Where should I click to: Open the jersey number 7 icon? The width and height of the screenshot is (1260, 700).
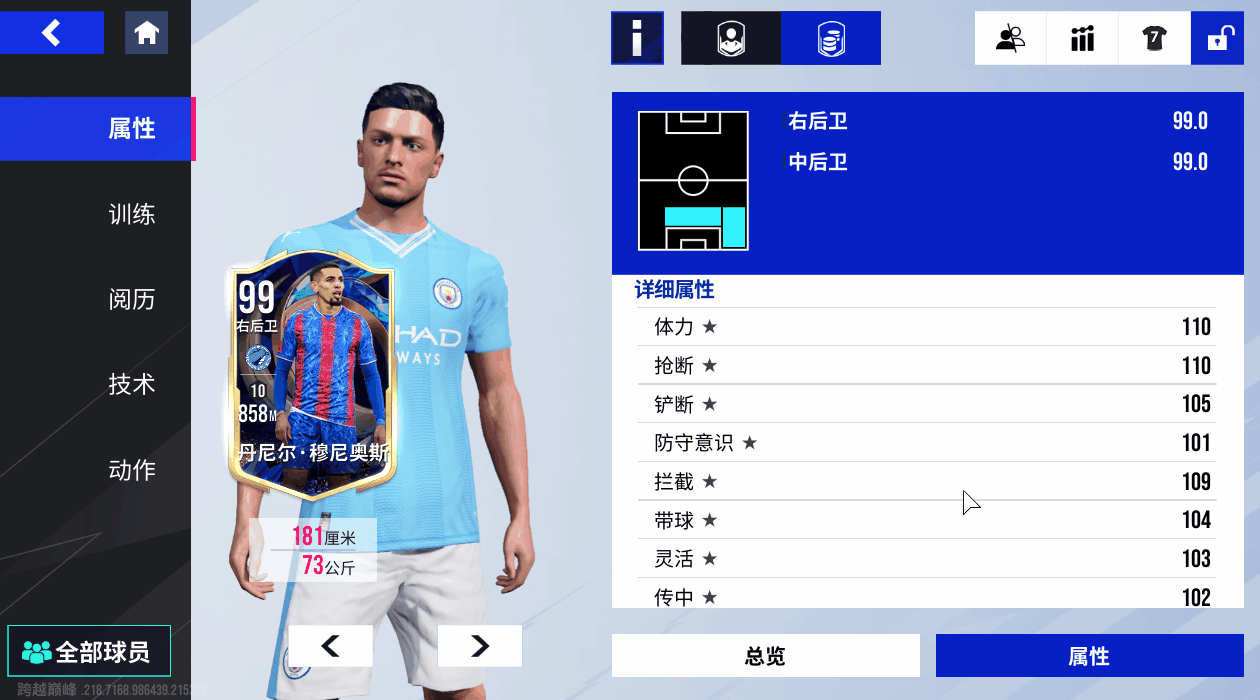point(1154,38)
